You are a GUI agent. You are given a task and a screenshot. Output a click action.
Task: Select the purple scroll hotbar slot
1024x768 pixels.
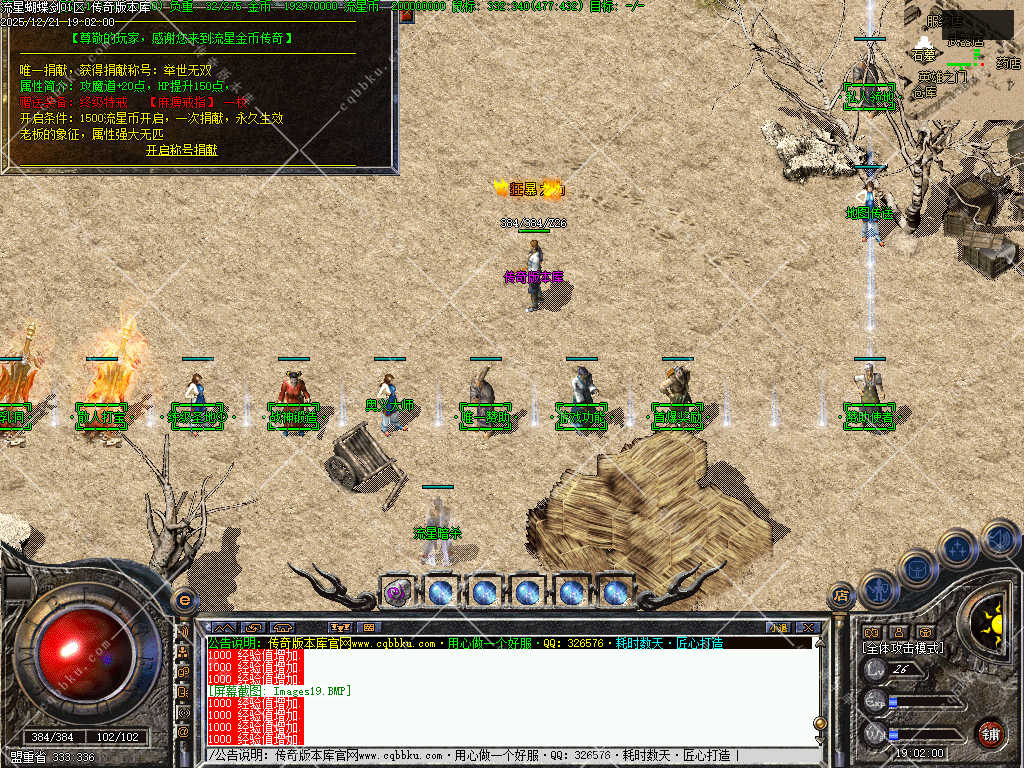click(x=396, y=592)
